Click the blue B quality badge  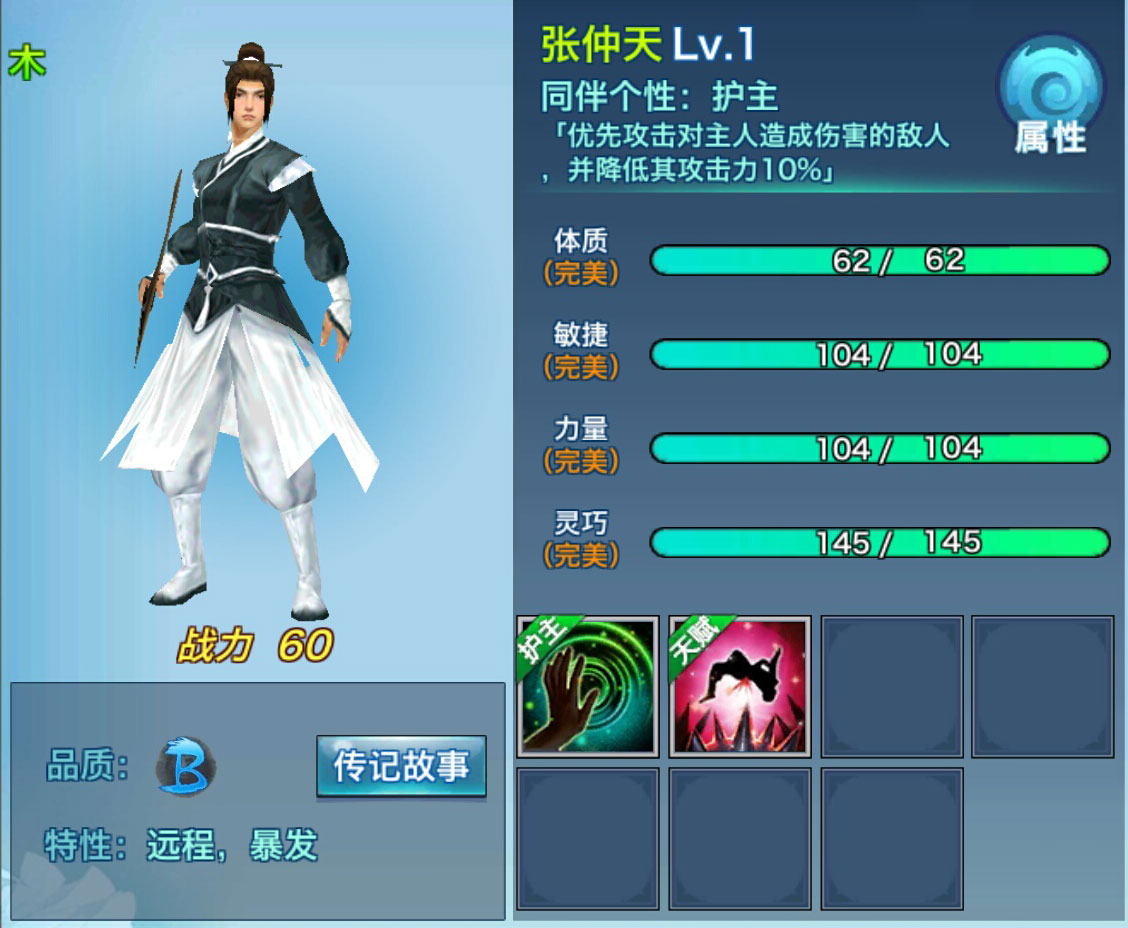186,767
